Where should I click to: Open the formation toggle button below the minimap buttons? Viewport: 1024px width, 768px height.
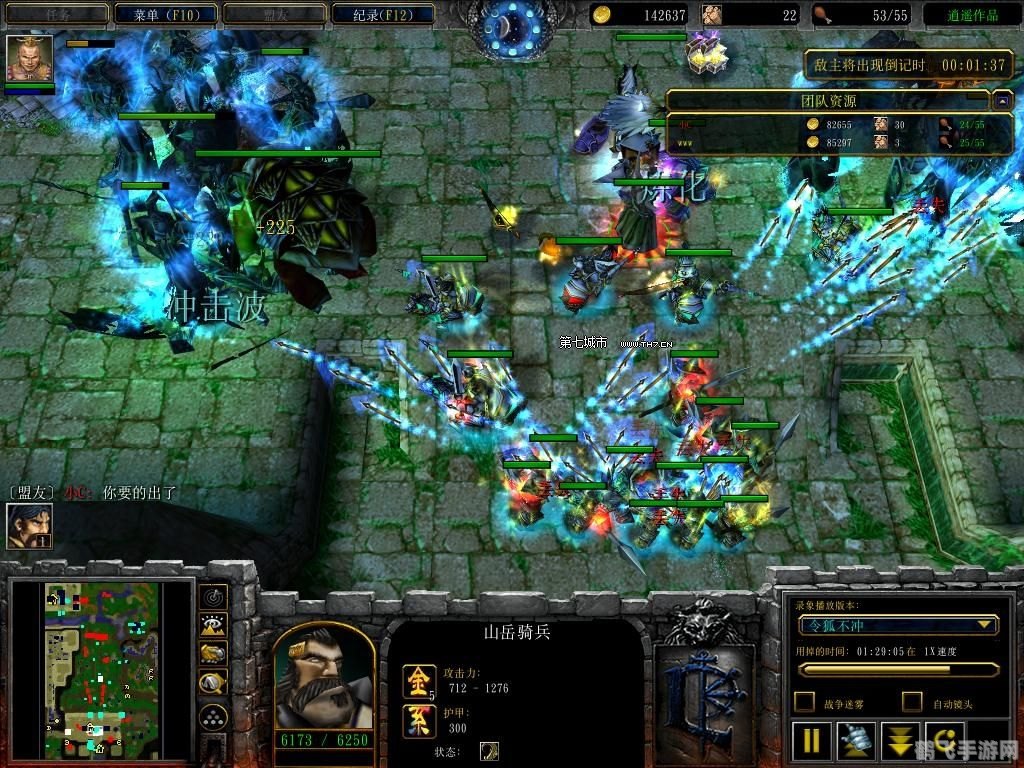coord(213,716)
